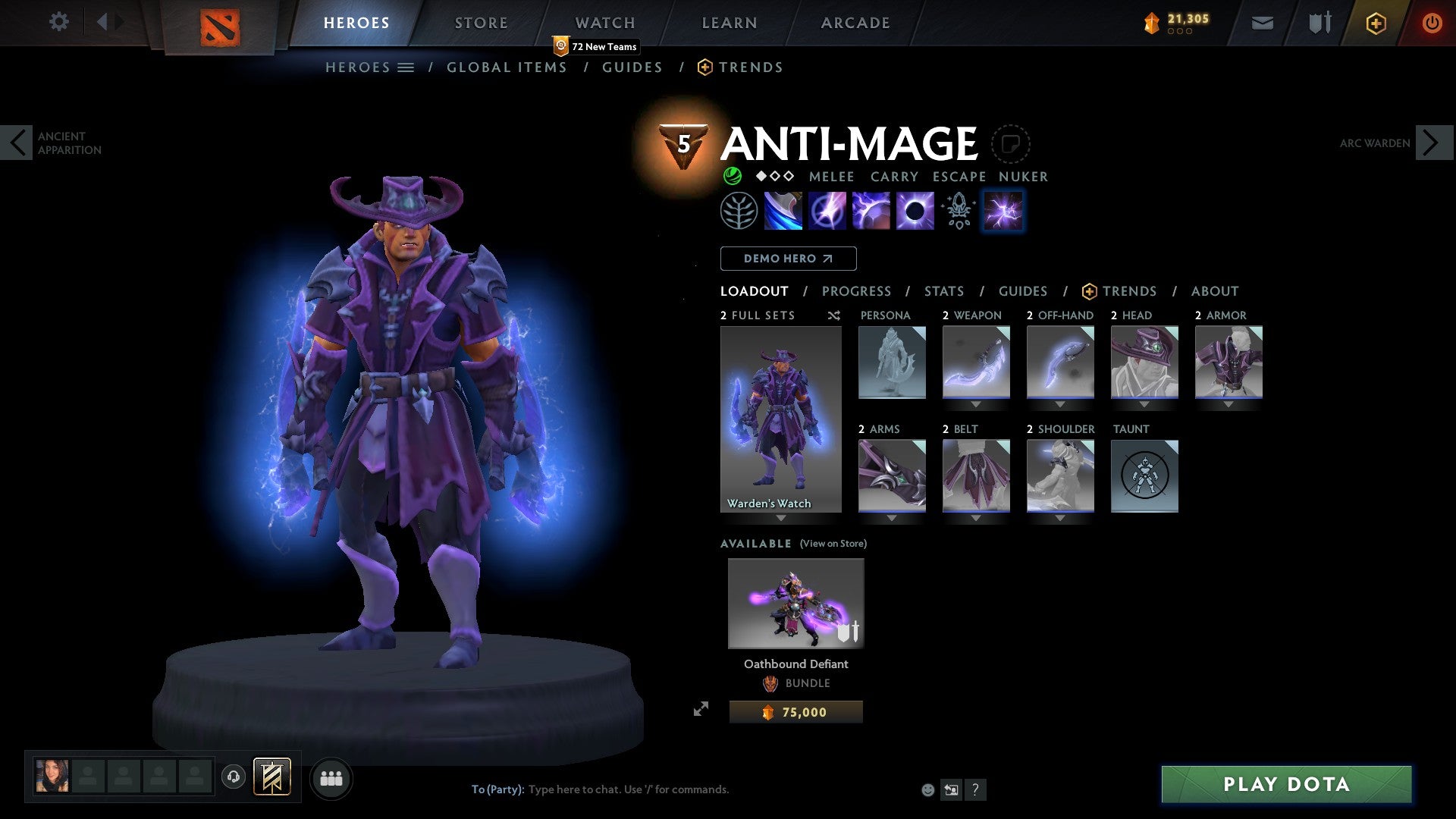Open Oathbound Defiant on the Store
This screenshot has height=819, width=1456.
[795, 603]
